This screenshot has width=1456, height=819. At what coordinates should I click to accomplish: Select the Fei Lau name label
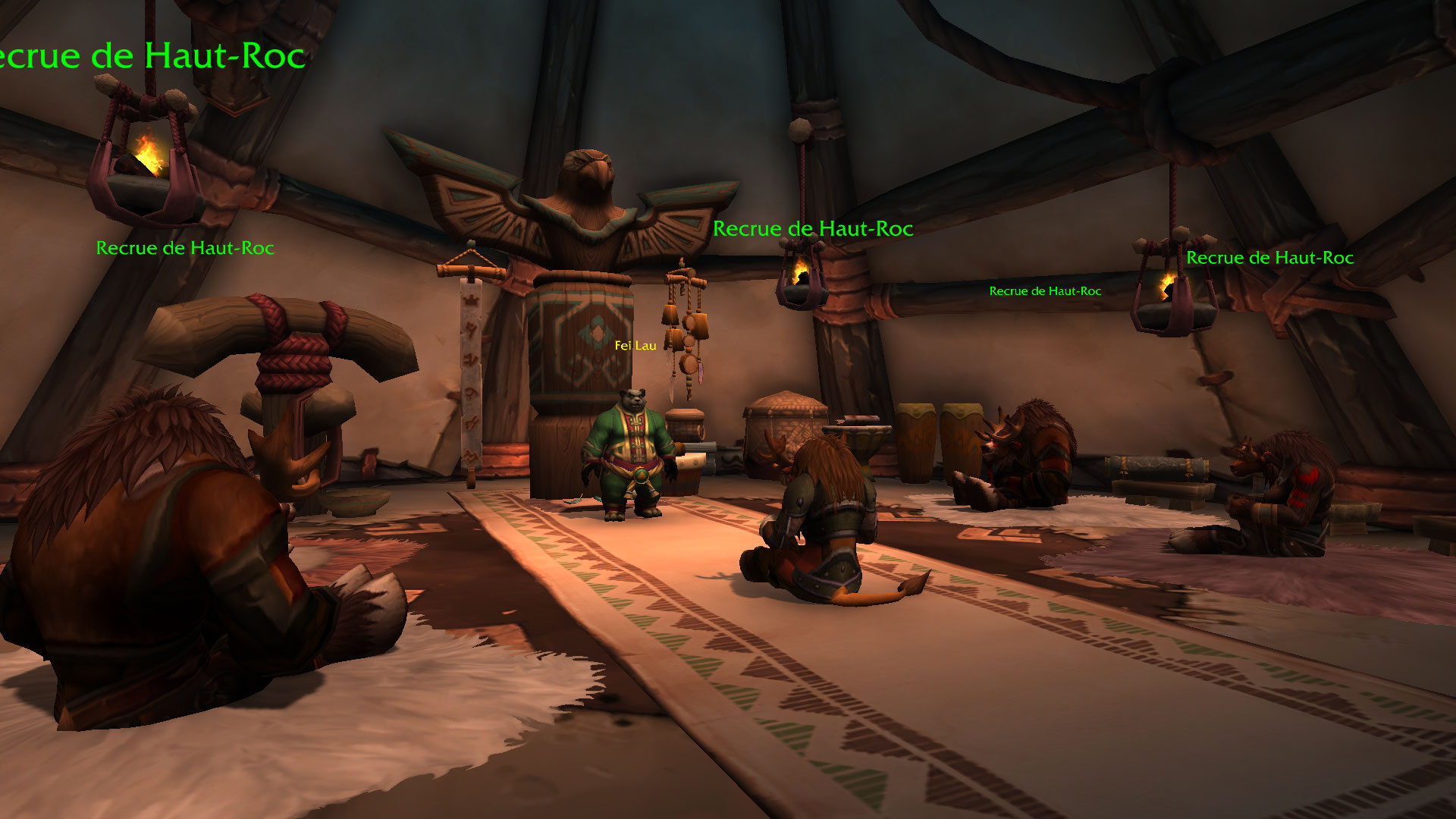click(x=635, y=346)
